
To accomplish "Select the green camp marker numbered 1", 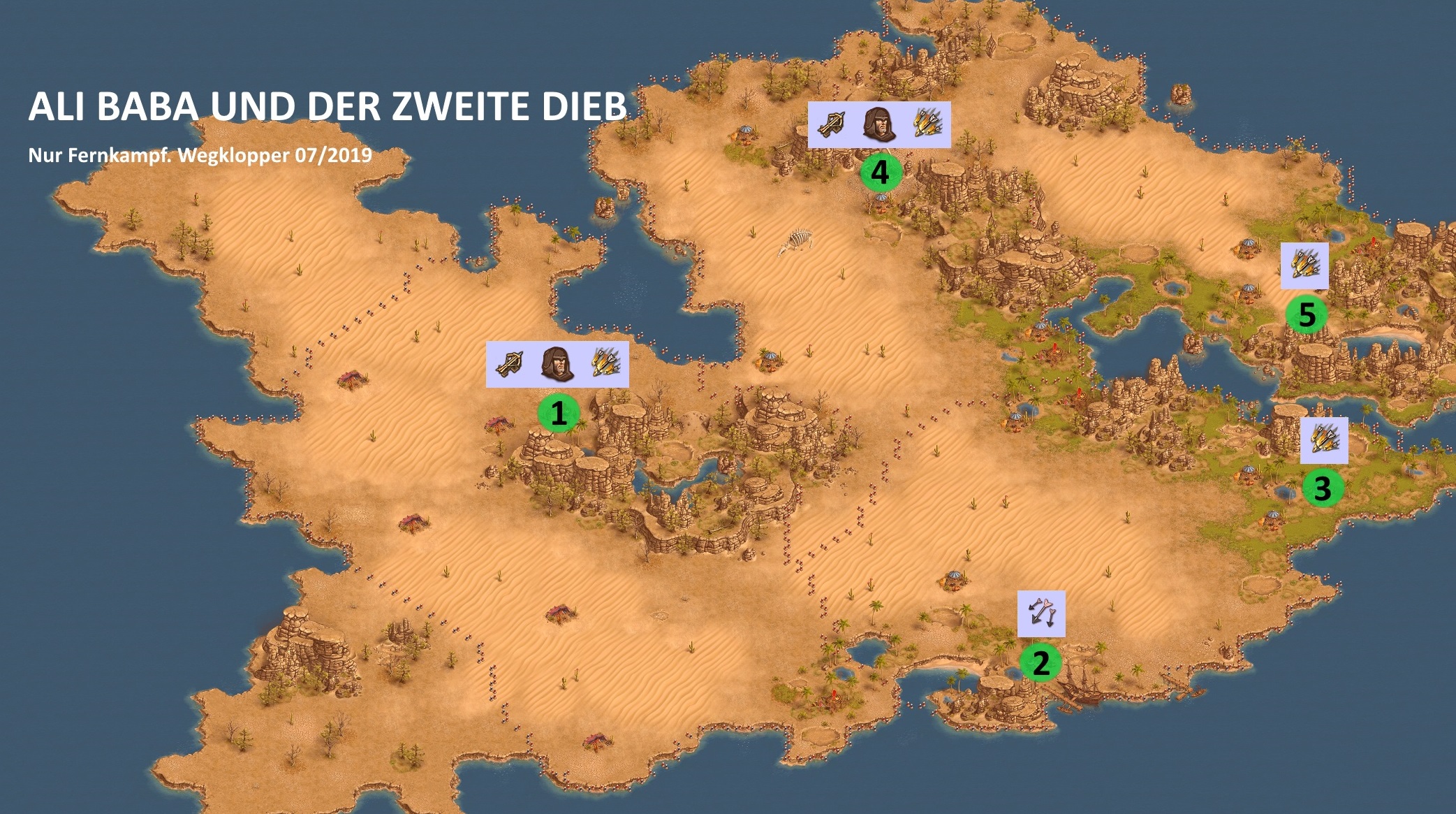I will coord(558,414).
